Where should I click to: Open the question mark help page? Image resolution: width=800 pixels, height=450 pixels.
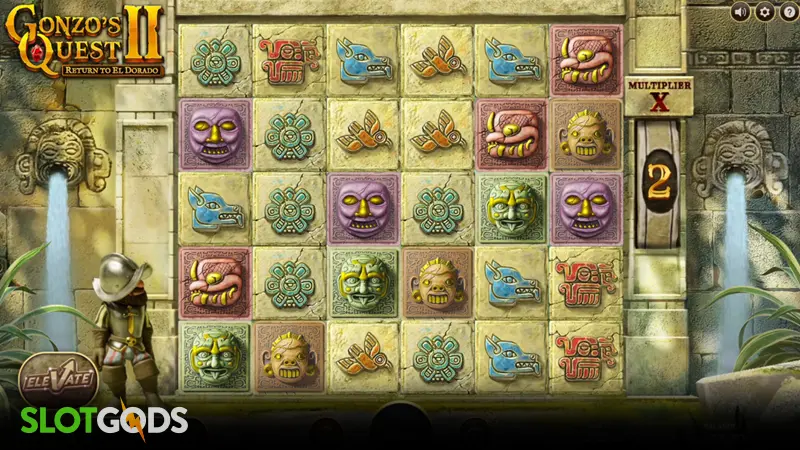tap(788, 12)
